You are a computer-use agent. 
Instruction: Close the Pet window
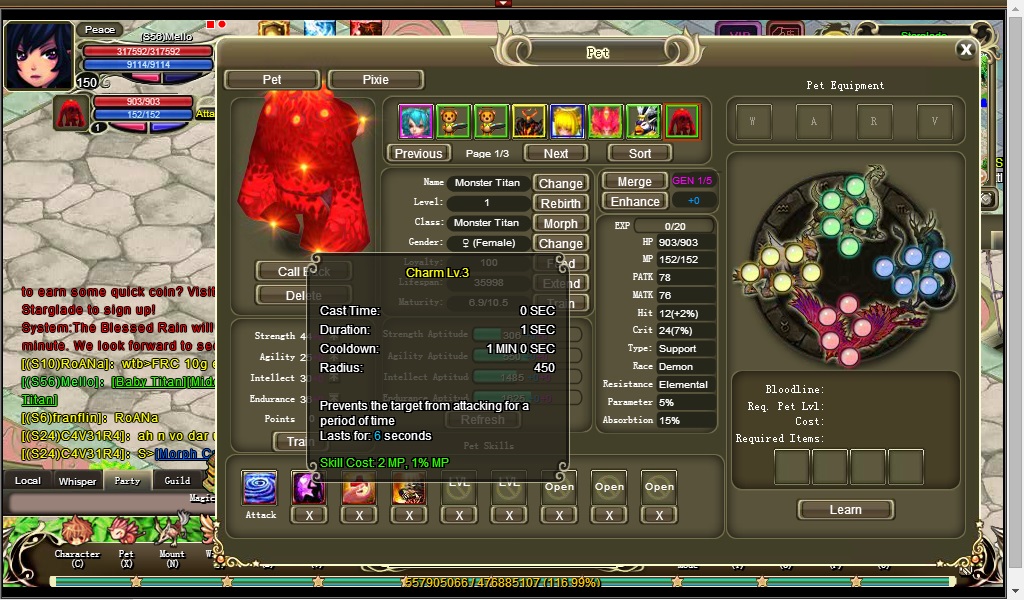coord(965,50)
